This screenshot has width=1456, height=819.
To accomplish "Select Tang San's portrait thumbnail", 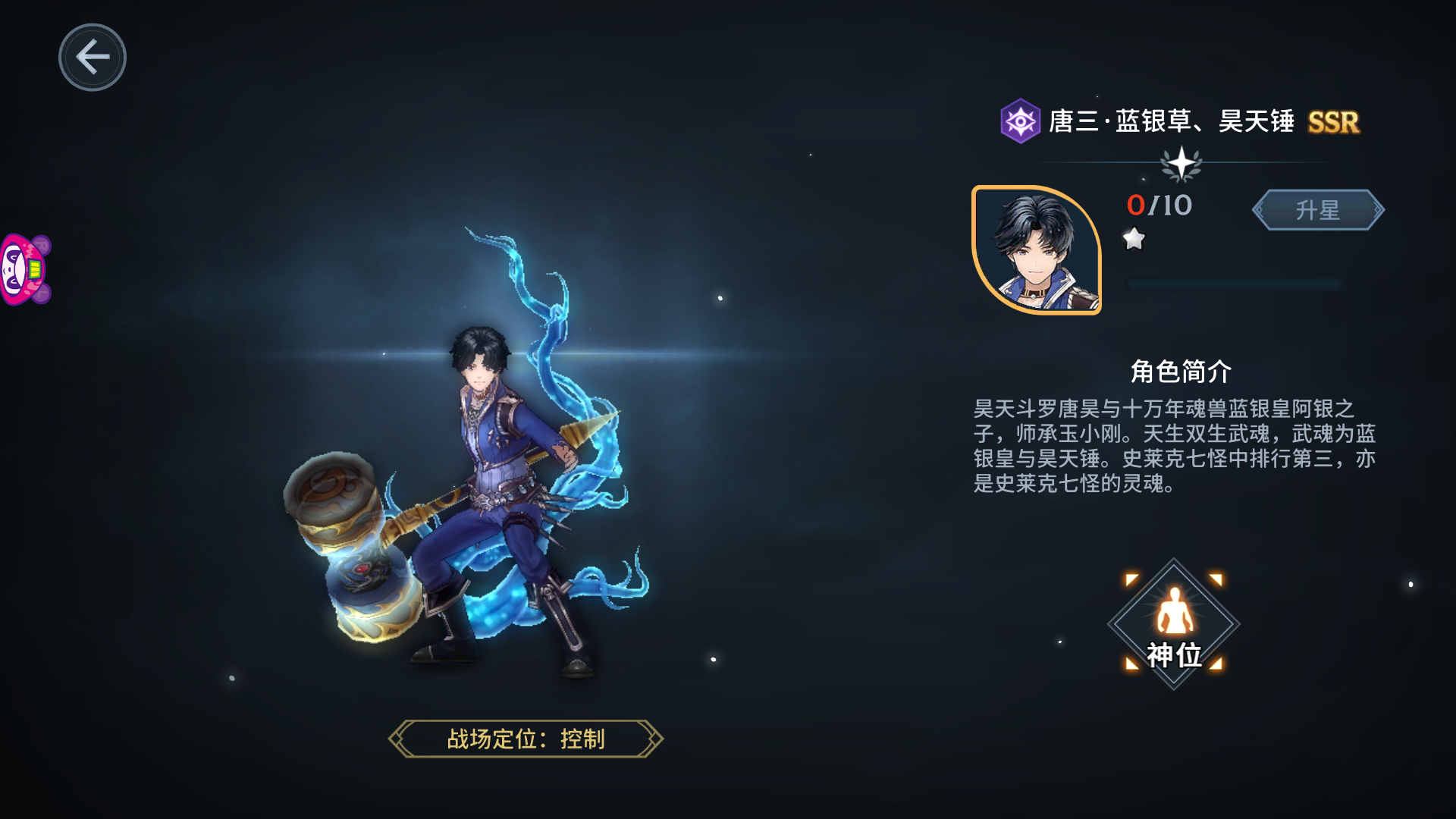I will 1037,249.
